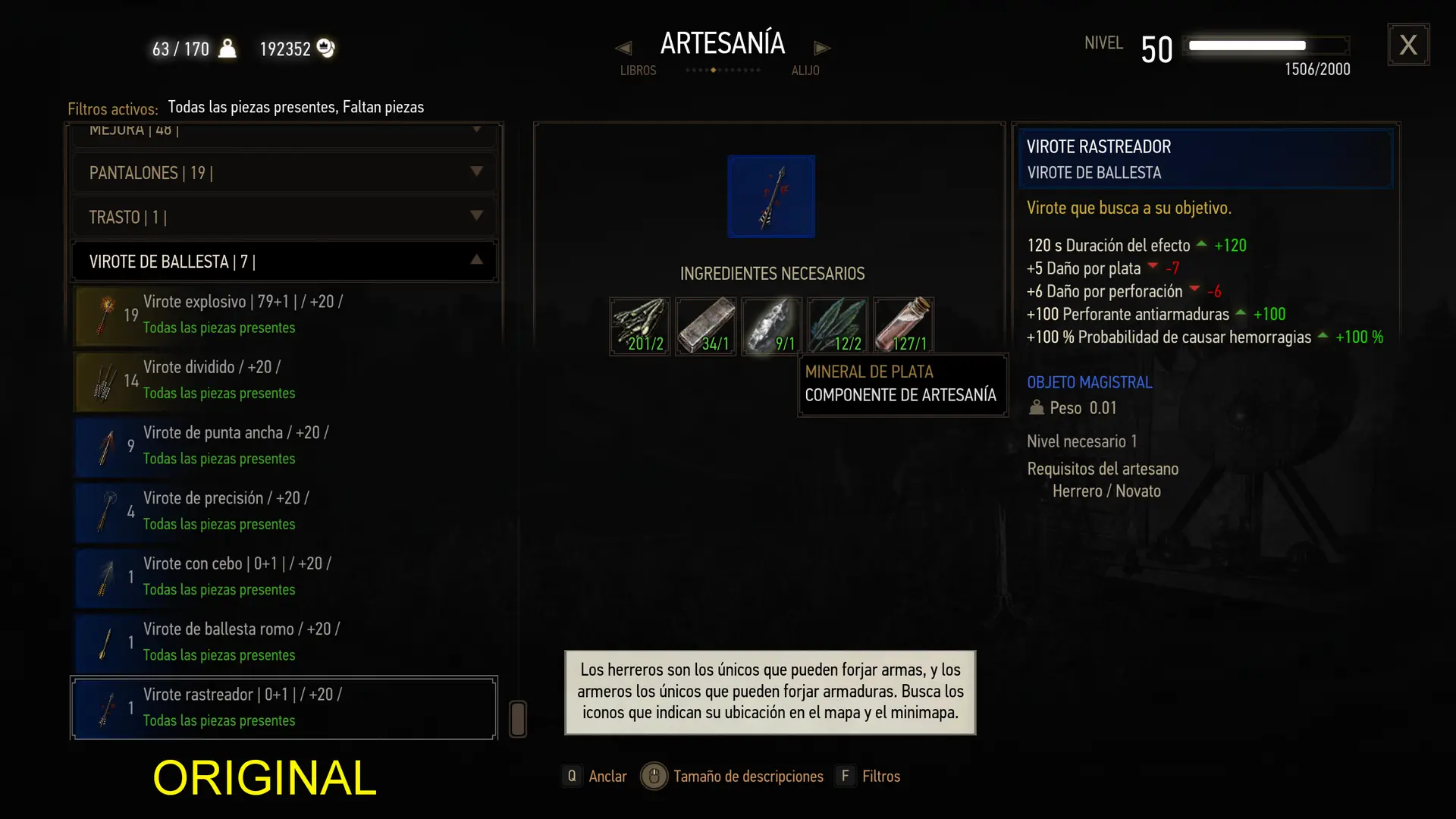Click the recipe list scrollbar handle
This screenshot has width=1456, height=819.
518,719
